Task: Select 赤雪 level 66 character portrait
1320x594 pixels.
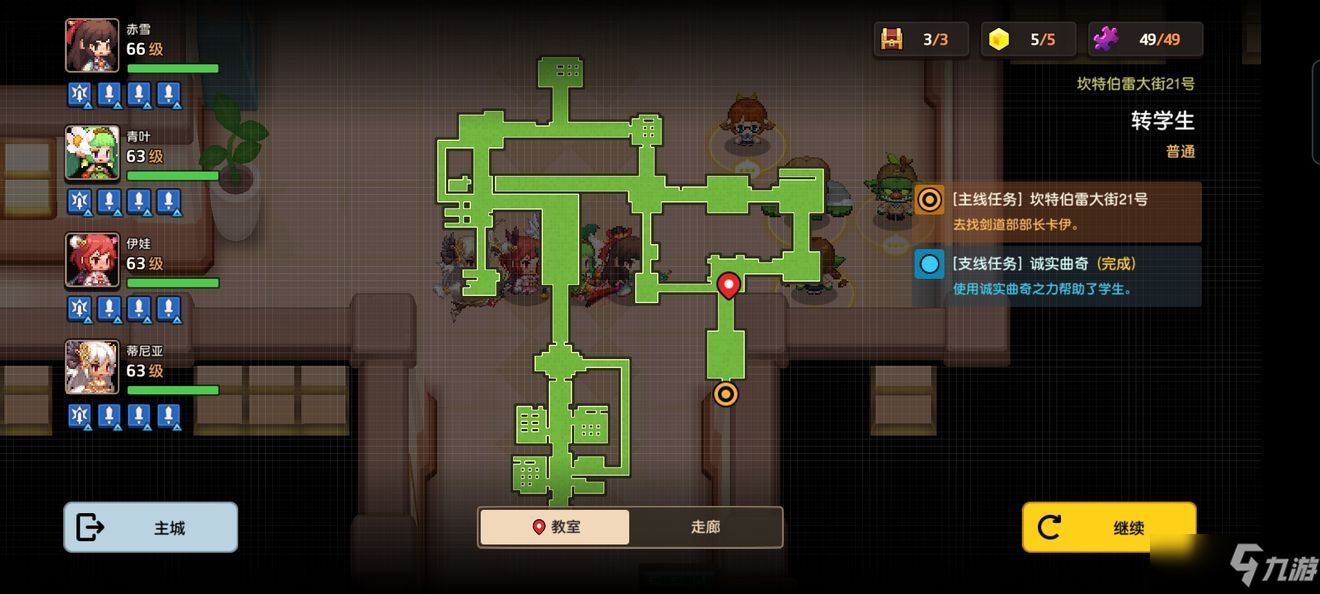Action: pos(92,46)
